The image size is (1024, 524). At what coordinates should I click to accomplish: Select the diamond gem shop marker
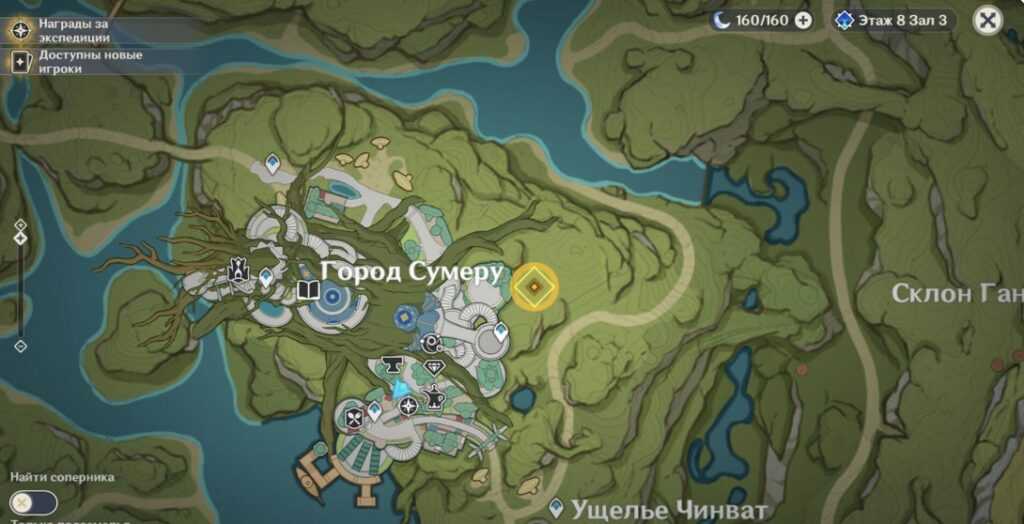(x=434, y=368)
